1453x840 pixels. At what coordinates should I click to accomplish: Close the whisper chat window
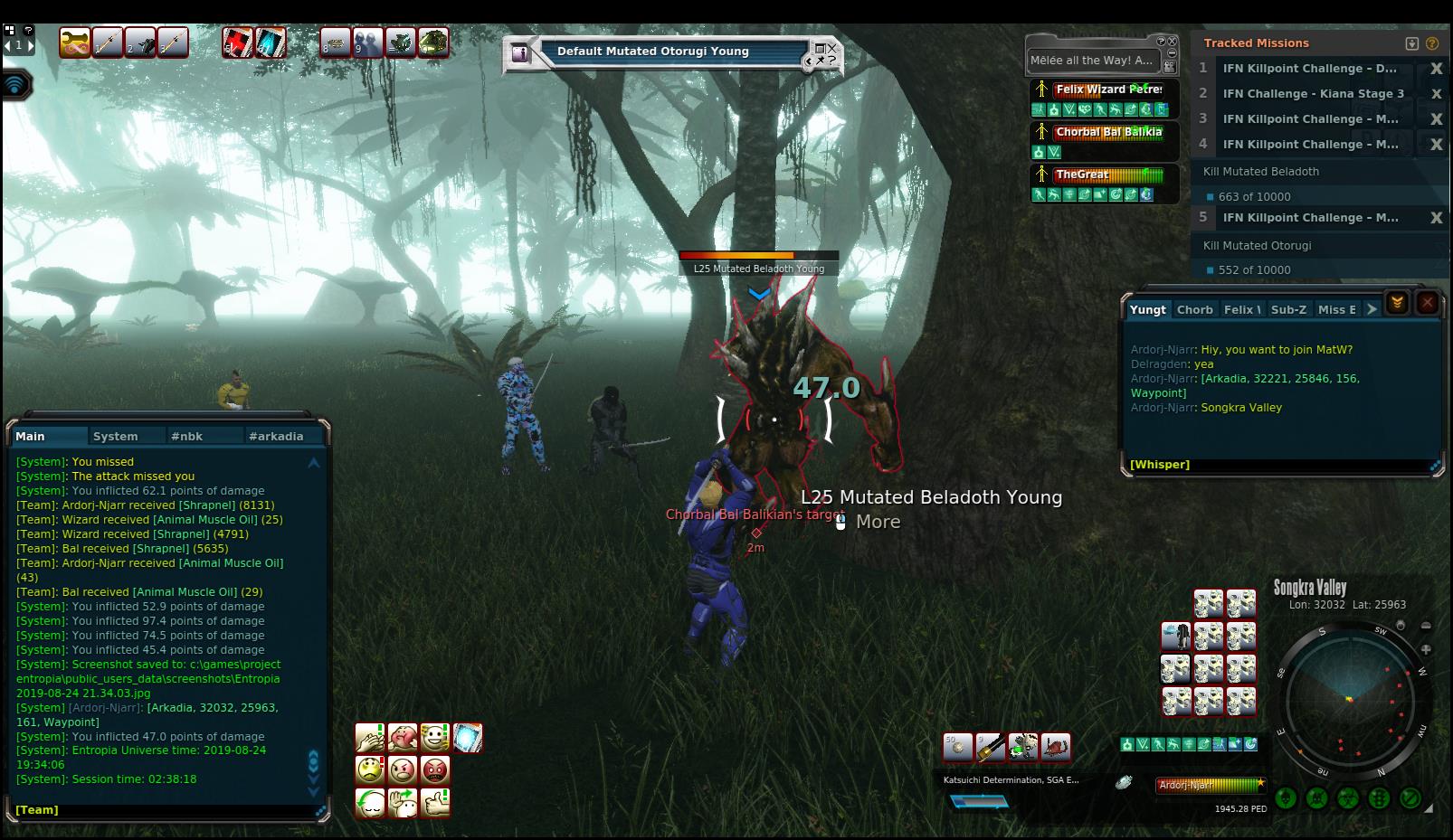[1428, 303]
